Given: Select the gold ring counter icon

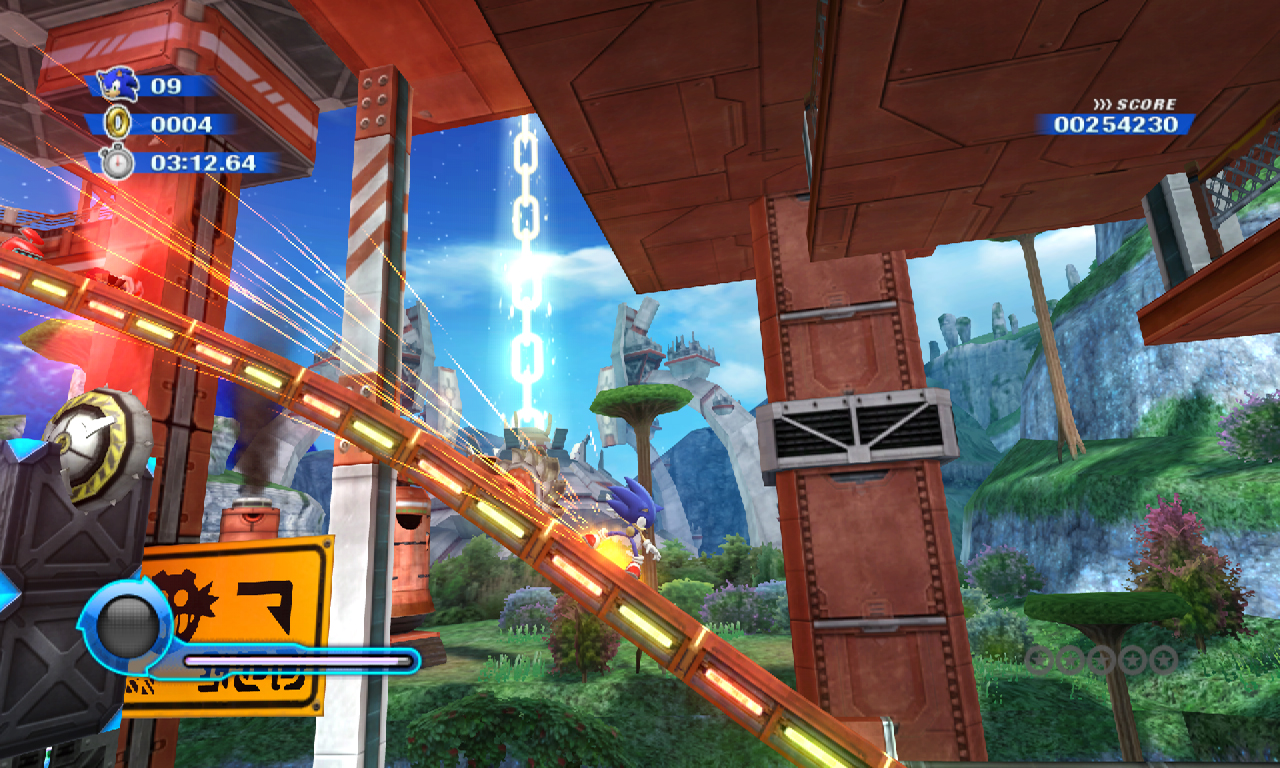Looking at the screenshot, I should 117,124.
